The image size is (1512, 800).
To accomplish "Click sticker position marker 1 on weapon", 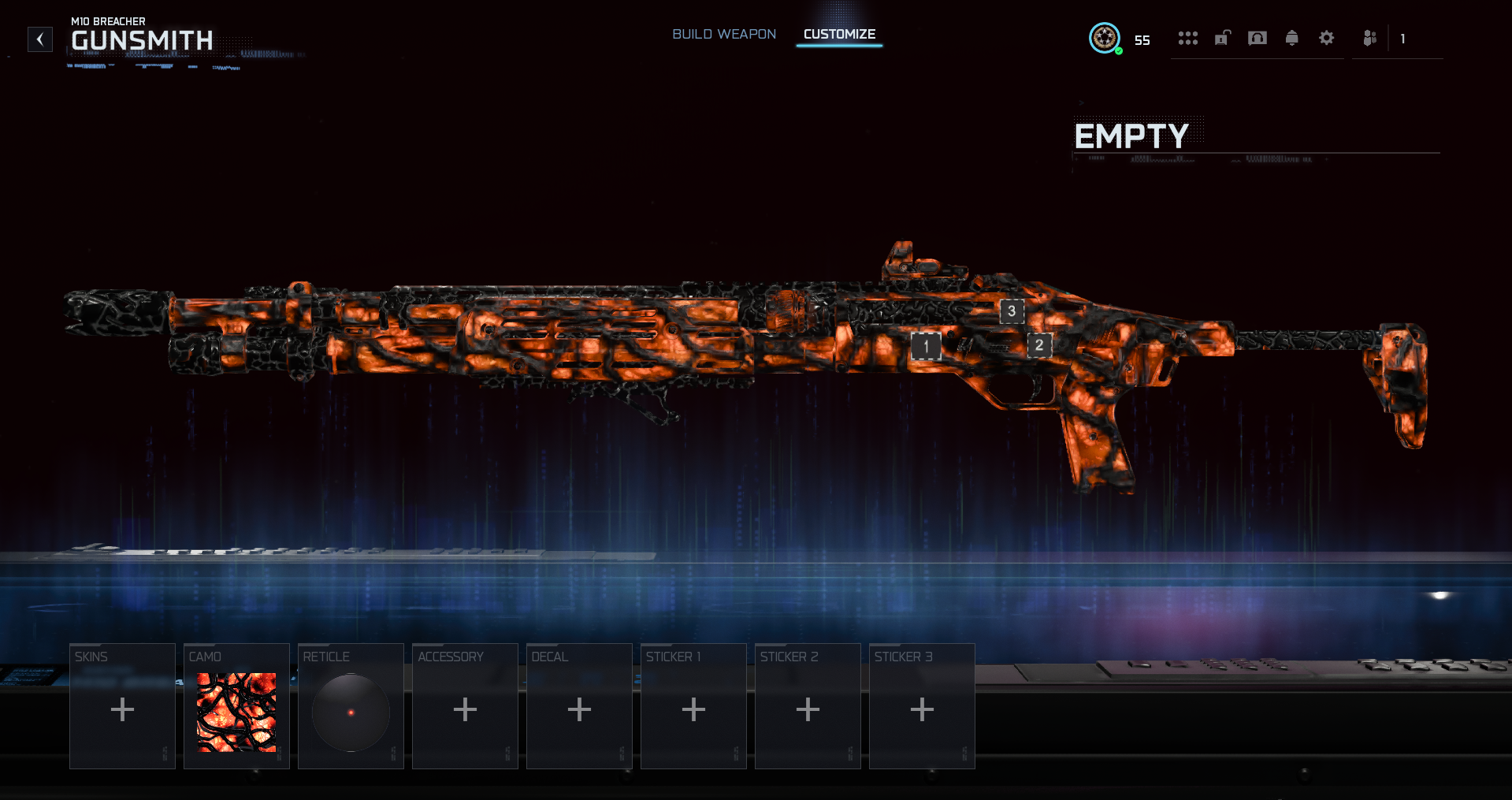I will click(926, 346).
